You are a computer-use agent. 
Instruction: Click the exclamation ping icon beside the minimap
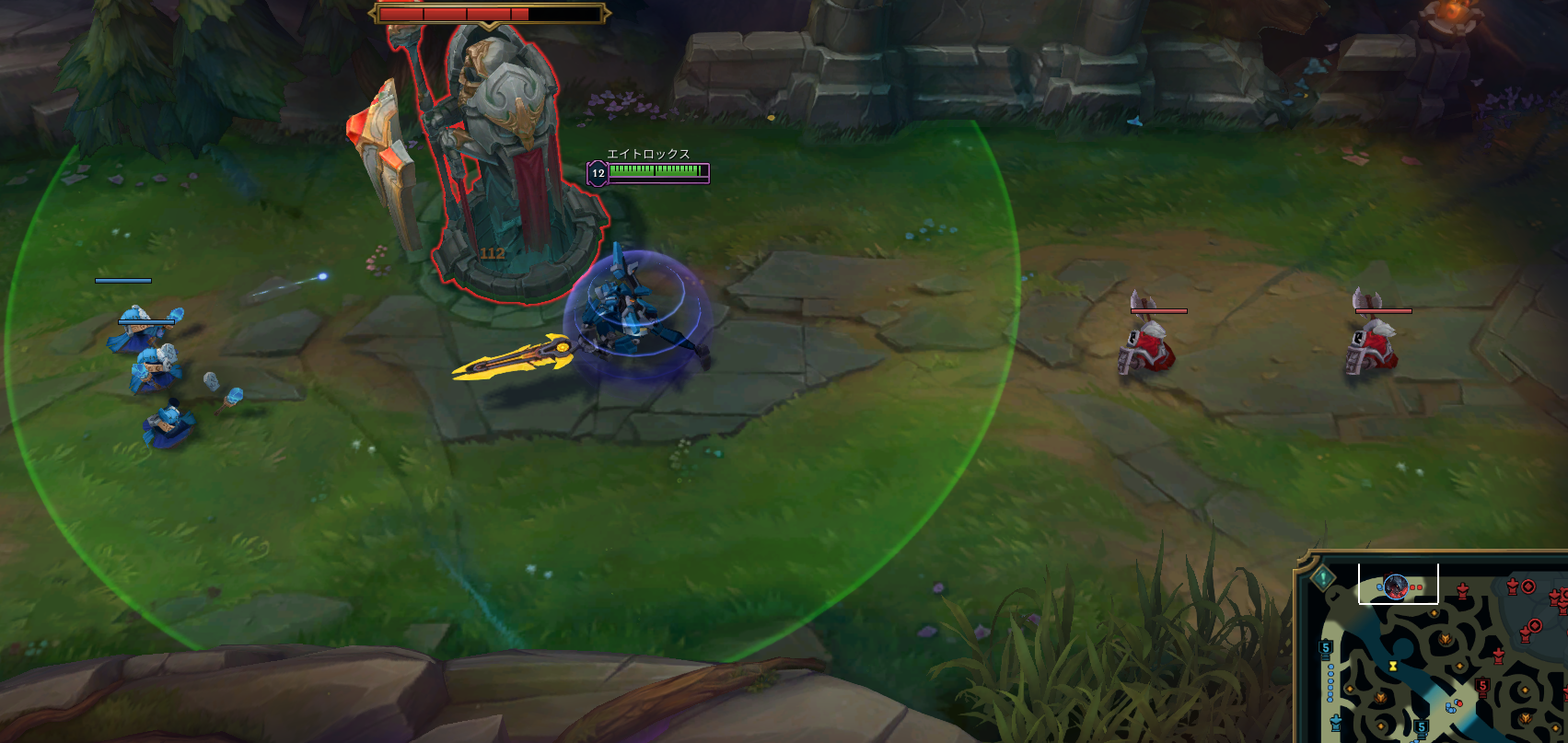pos(1324,576)
